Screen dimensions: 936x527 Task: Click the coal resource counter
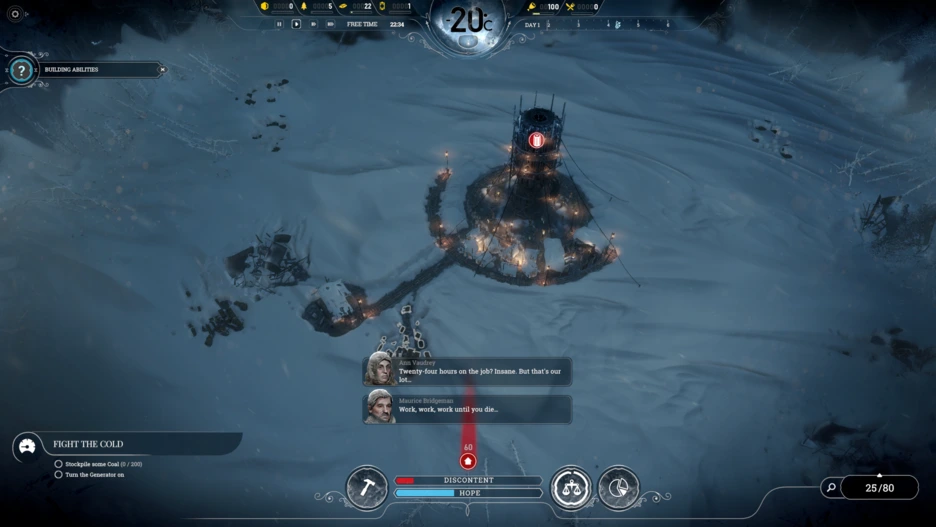(x=278, y=7)
